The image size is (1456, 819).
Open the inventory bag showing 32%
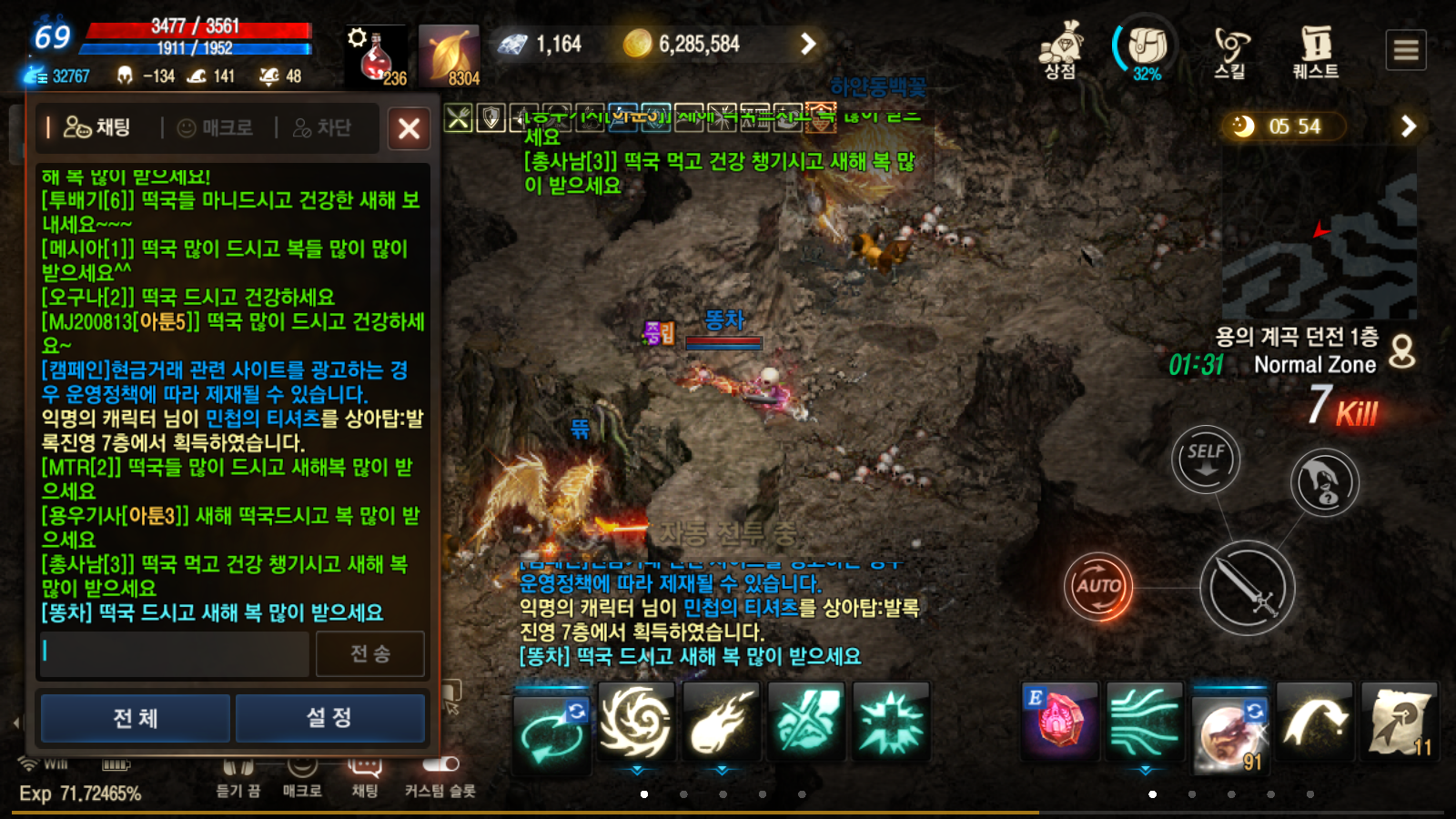(1145, 45)
